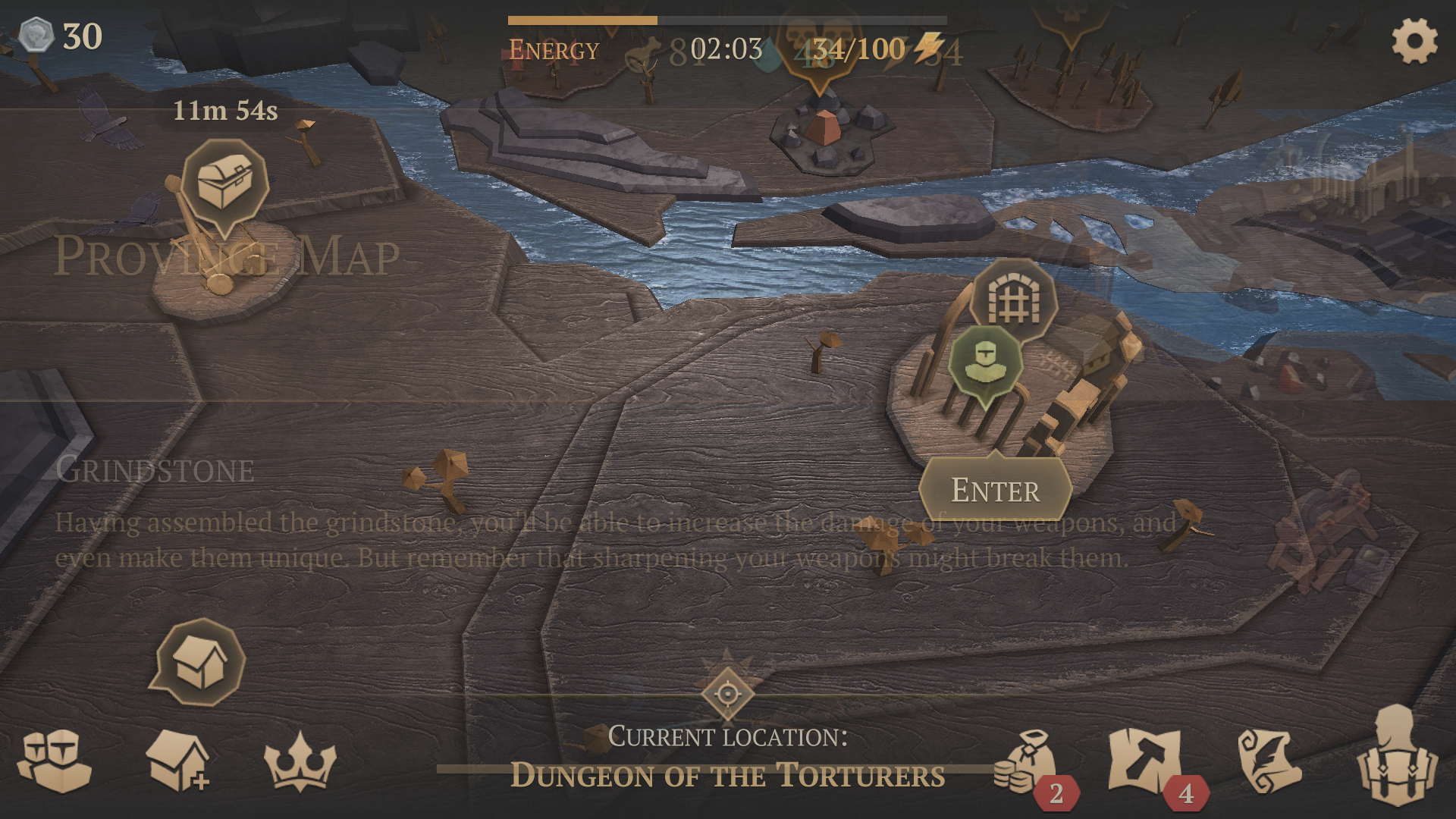
Task: Open the map with arrow icon
Action: pos(1145,761)
